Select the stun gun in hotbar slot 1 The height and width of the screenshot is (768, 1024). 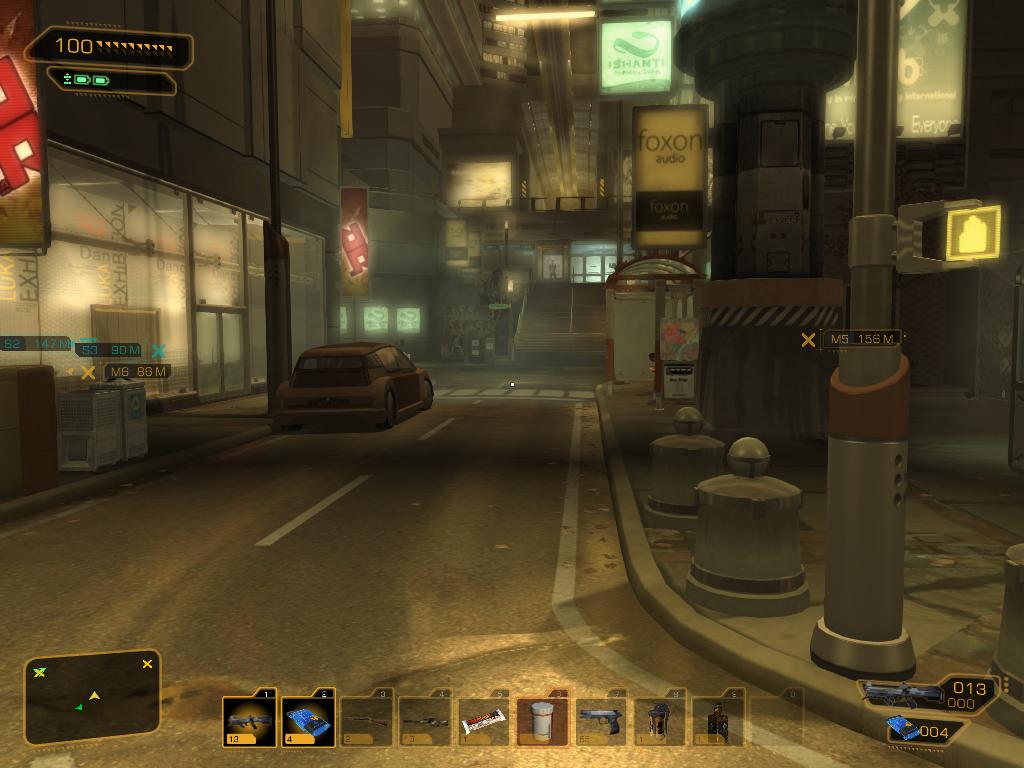[248, 721]
